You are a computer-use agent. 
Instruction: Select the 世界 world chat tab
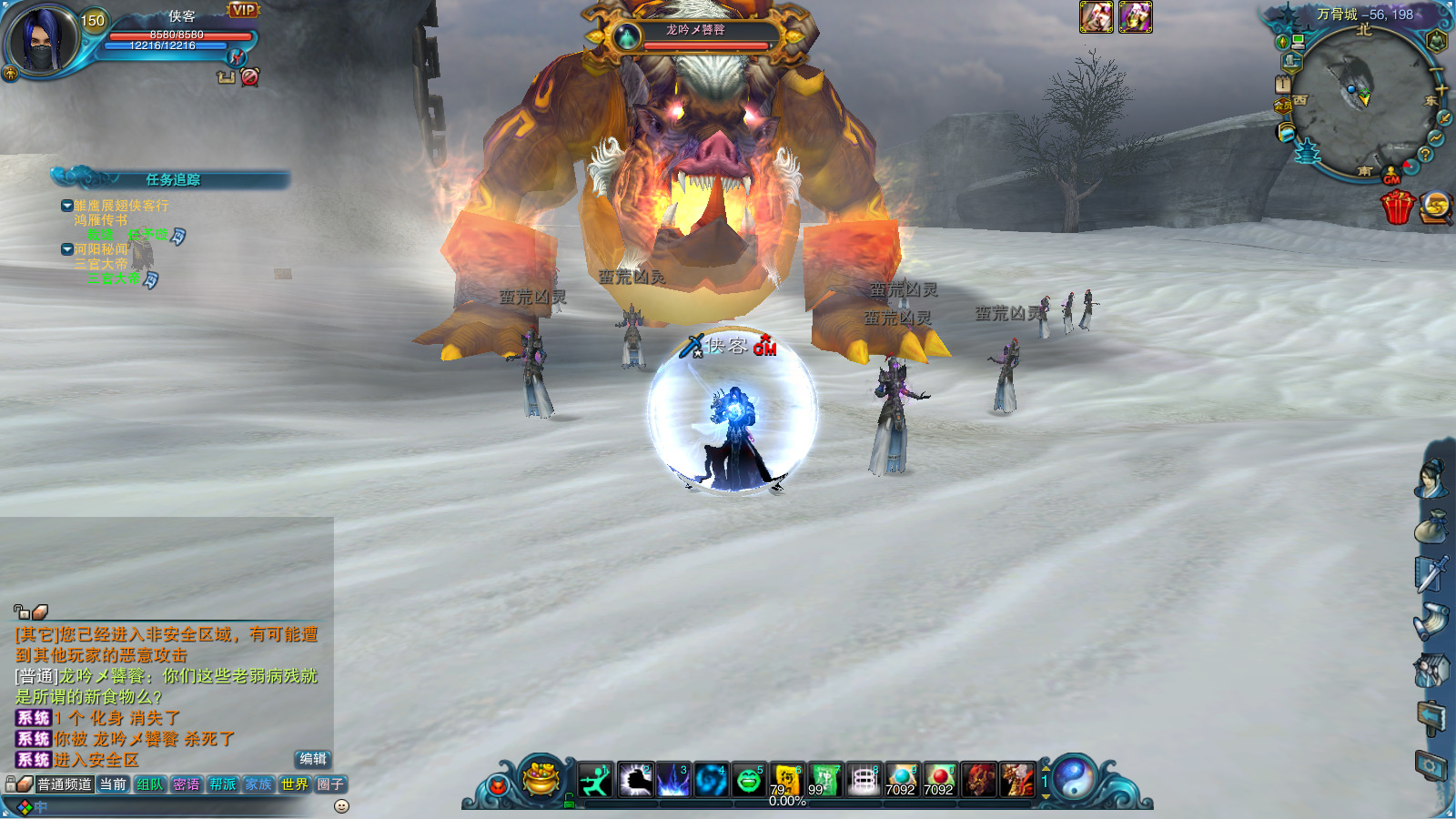[294, 784]
